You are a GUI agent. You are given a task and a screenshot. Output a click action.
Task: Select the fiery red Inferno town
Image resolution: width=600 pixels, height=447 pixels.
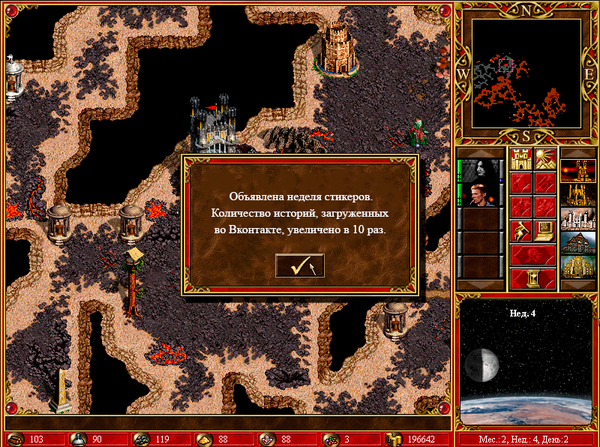click(578, 171)
